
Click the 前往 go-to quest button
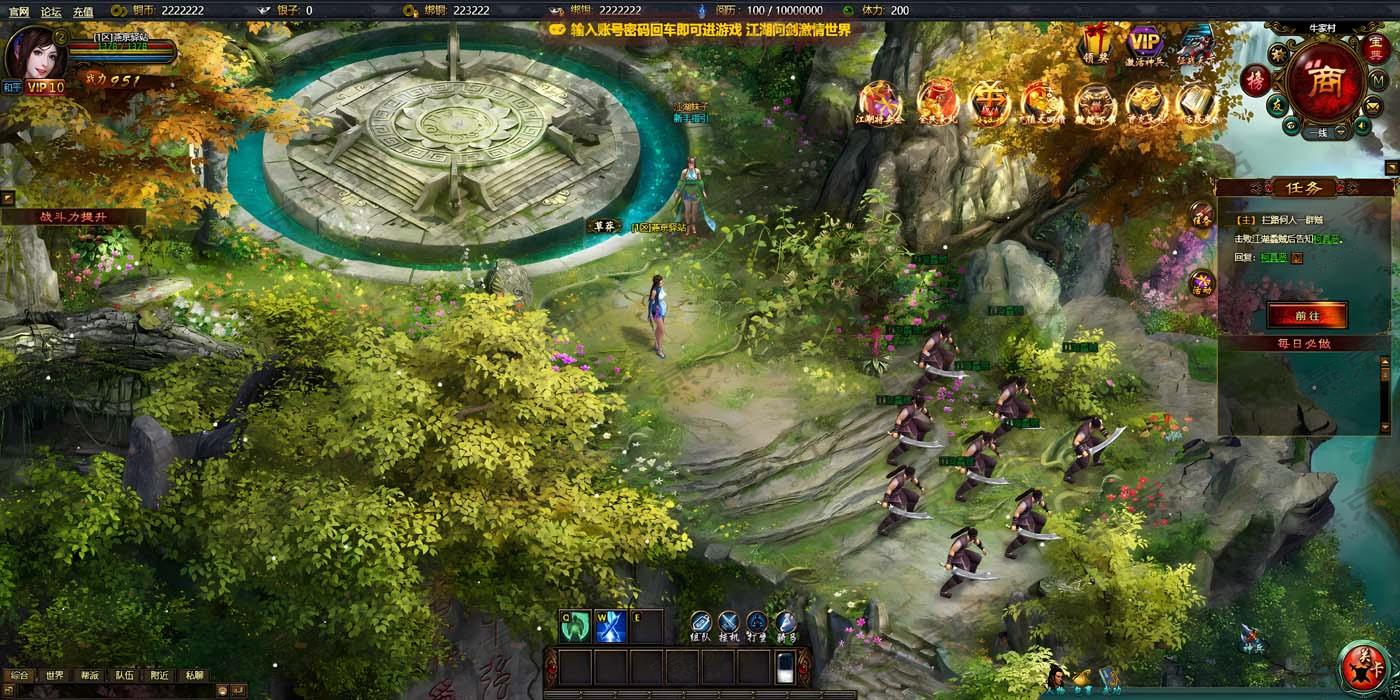(1306, 315)
